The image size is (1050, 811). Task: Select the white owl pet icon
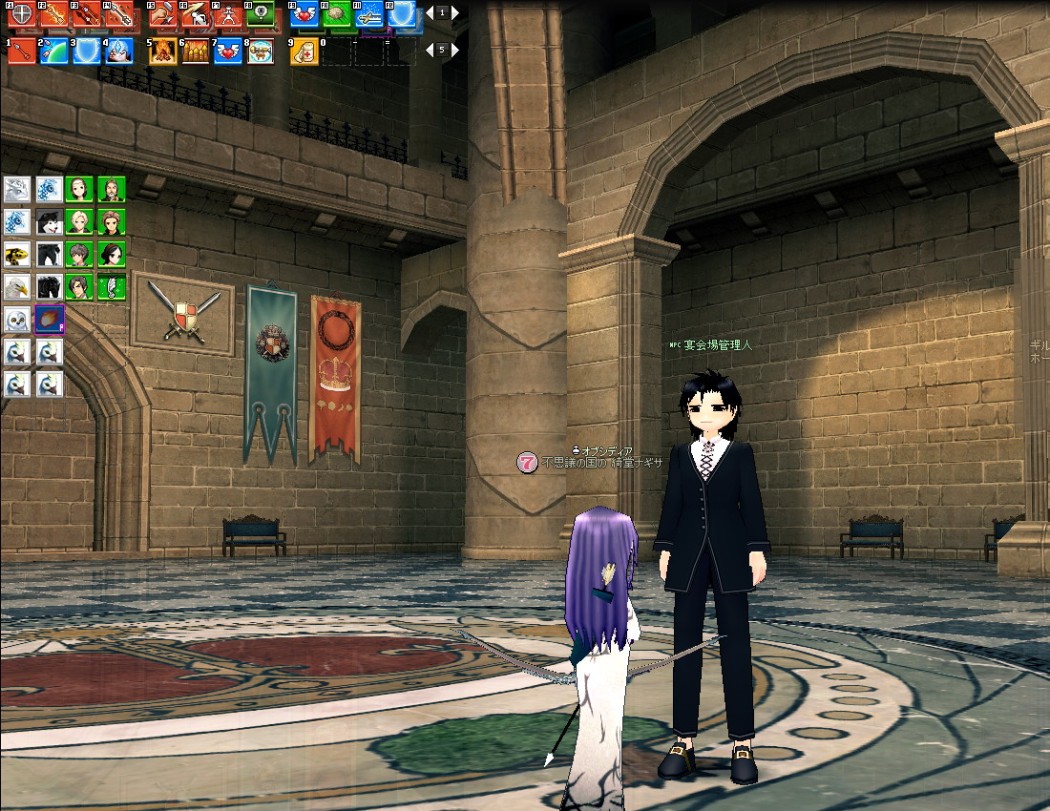(x=18, y=320)
